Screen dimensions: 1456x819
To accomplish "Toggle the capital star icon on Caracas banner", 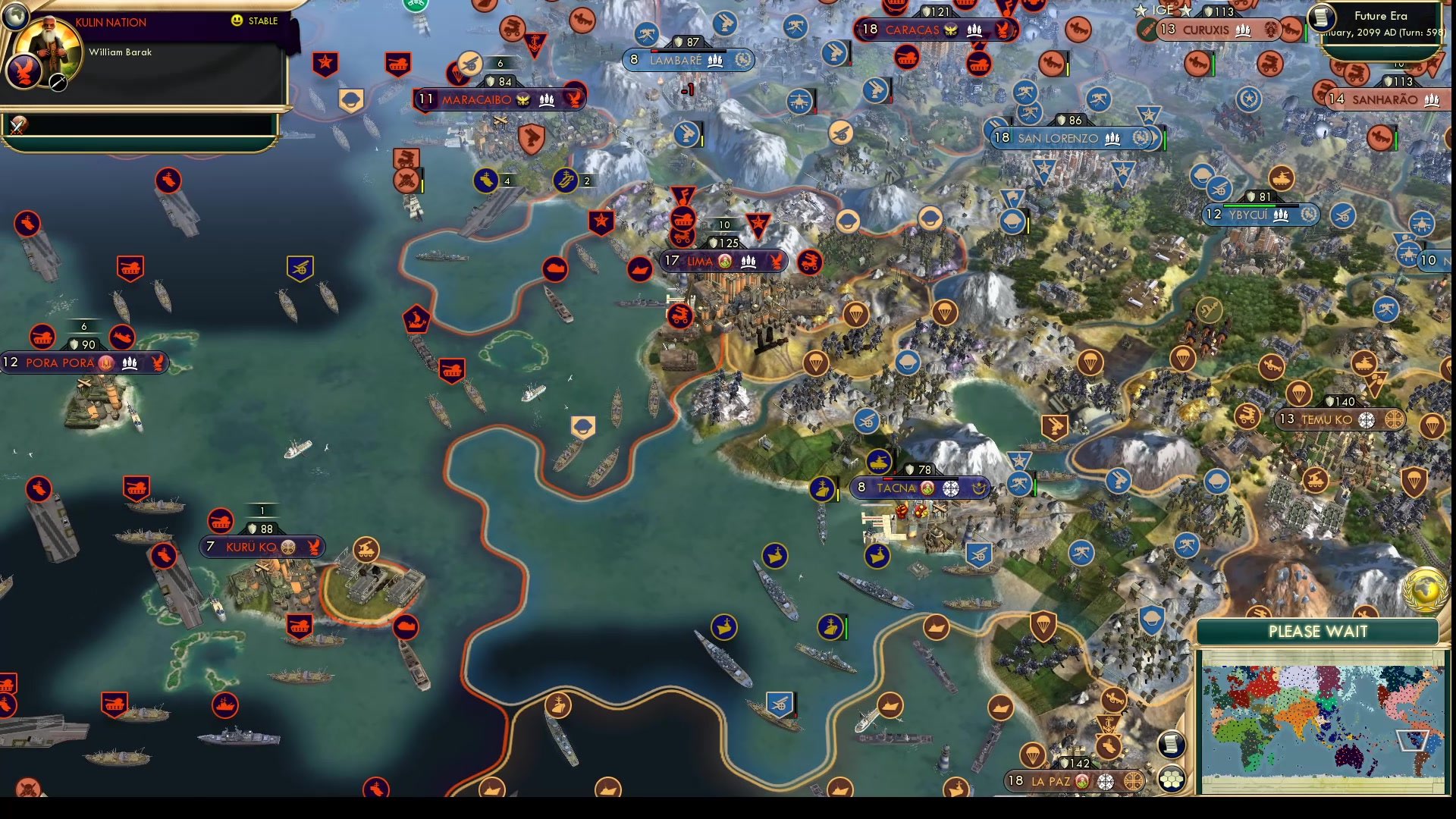I will [x=952, y=30].
